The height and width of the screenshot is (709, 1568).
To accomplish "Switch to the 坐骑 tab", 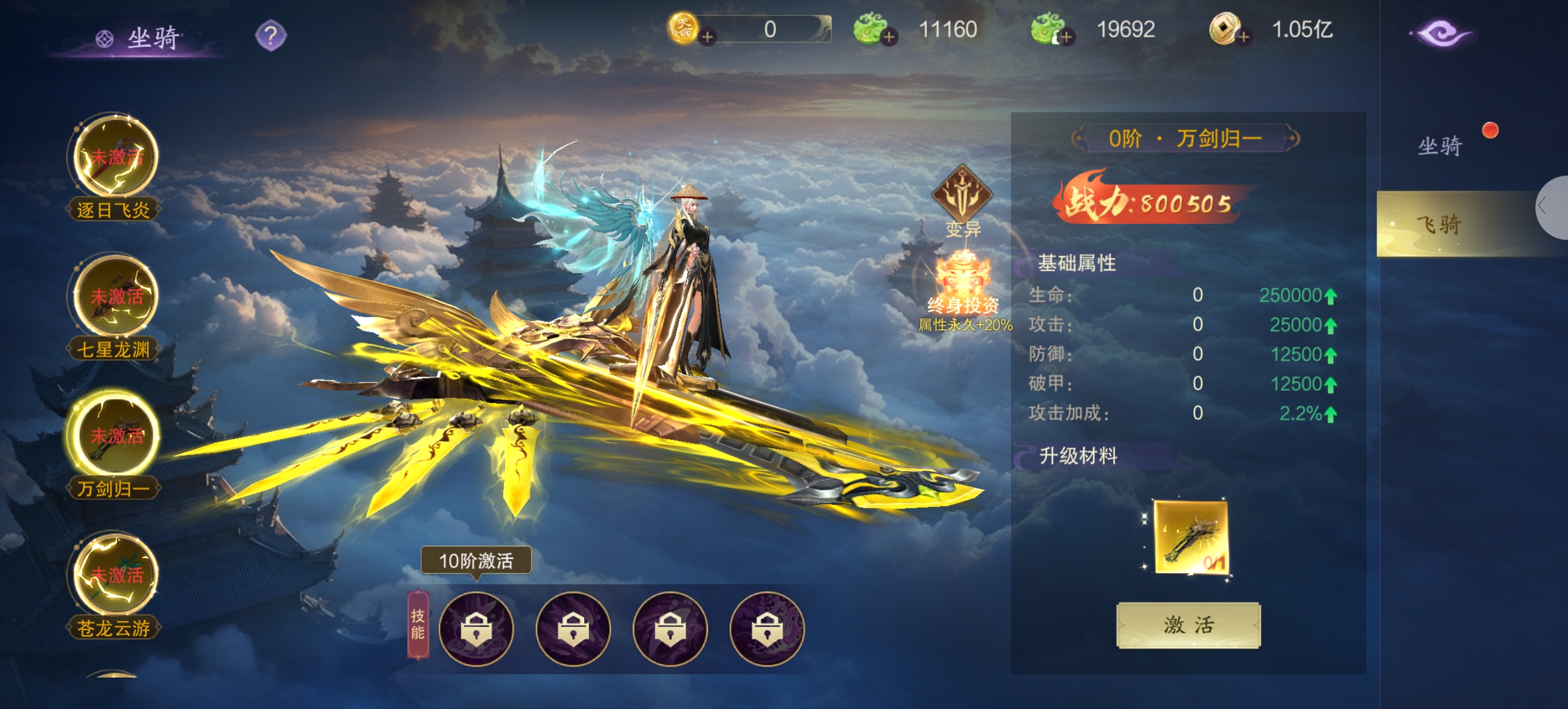I will pos(1440,146).
